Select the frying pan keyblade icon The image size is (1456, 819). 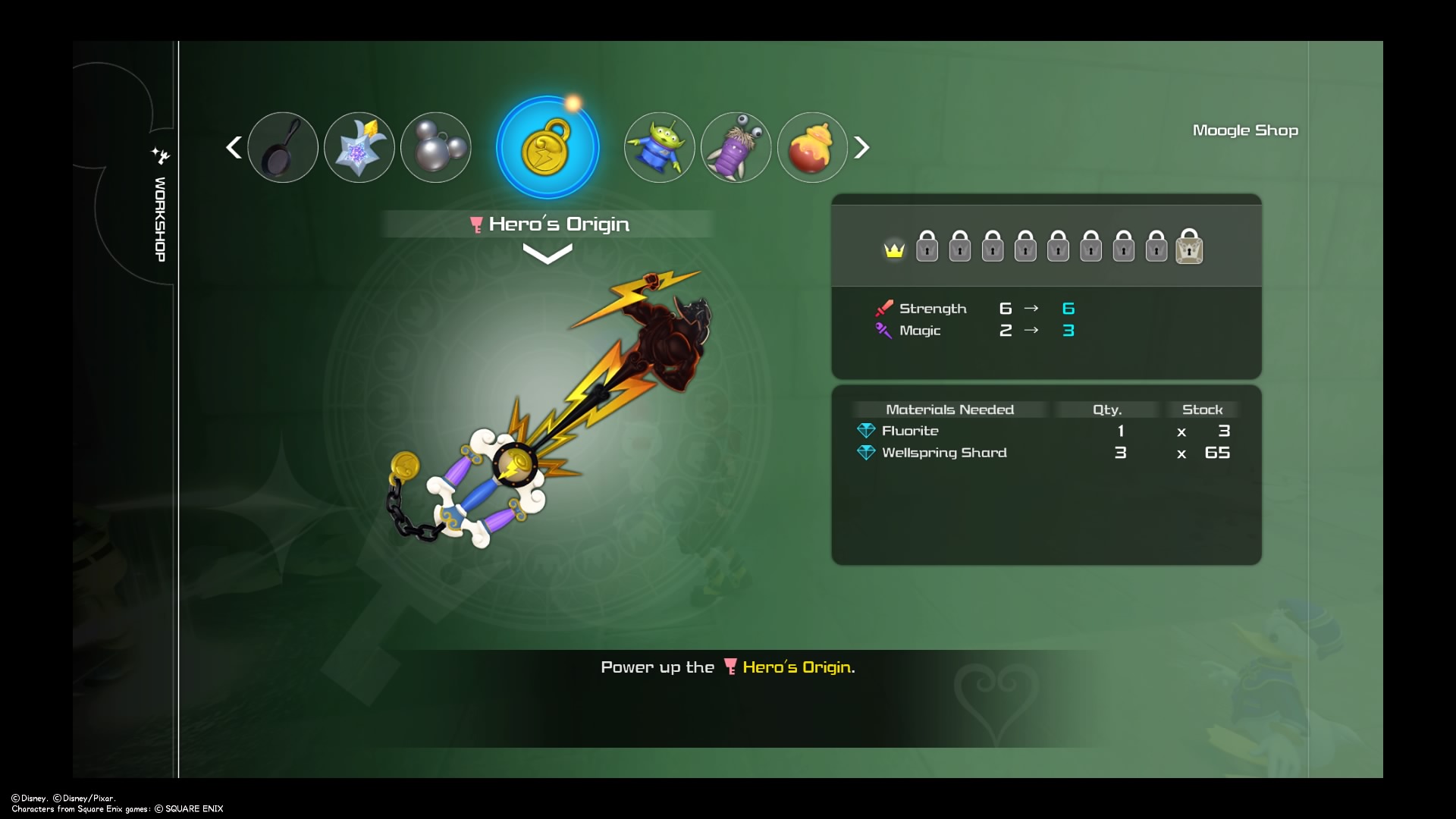283,147
